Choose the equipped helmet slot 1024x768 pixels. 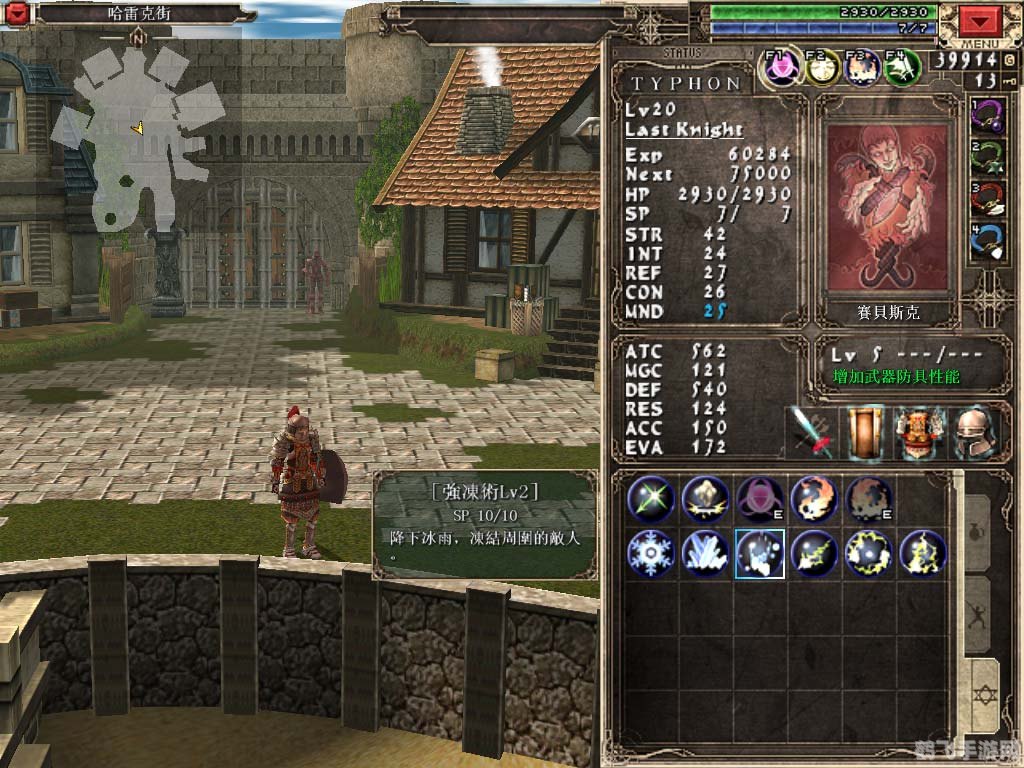pyautogui.click(x=973, y=432)
